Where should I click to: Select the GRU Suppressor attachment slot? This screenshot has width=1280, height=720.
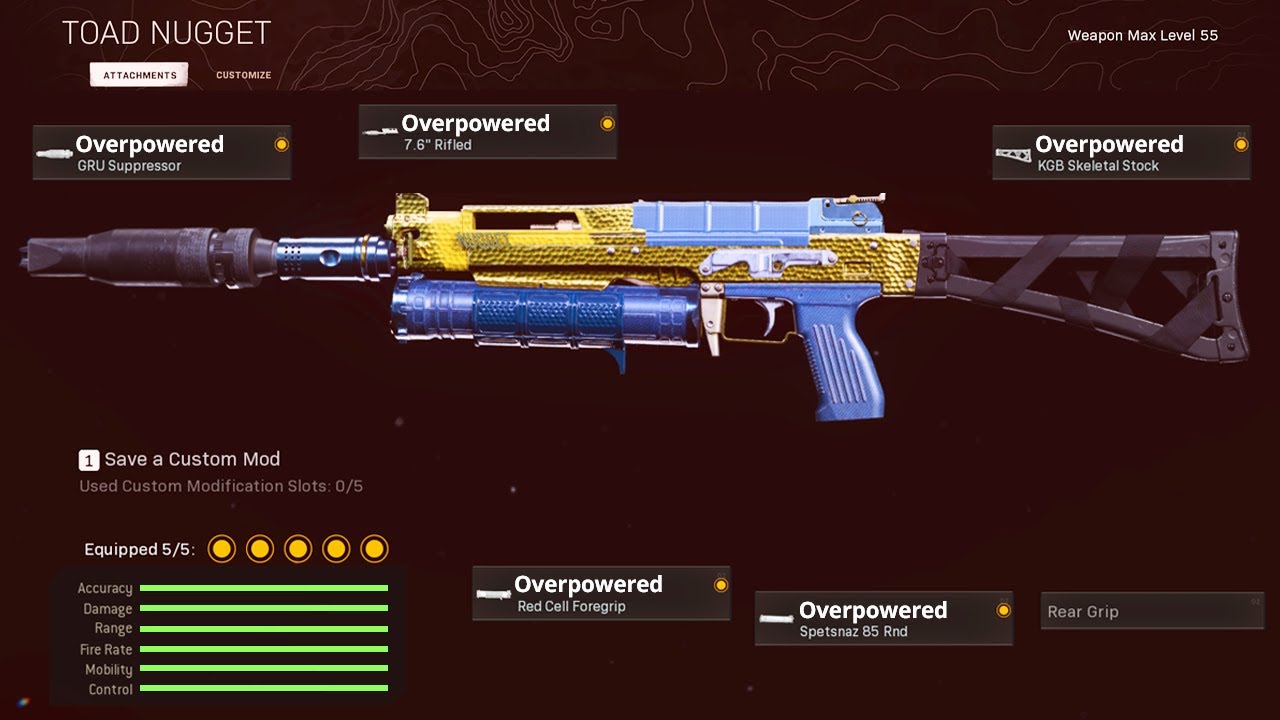coord(162,153)
